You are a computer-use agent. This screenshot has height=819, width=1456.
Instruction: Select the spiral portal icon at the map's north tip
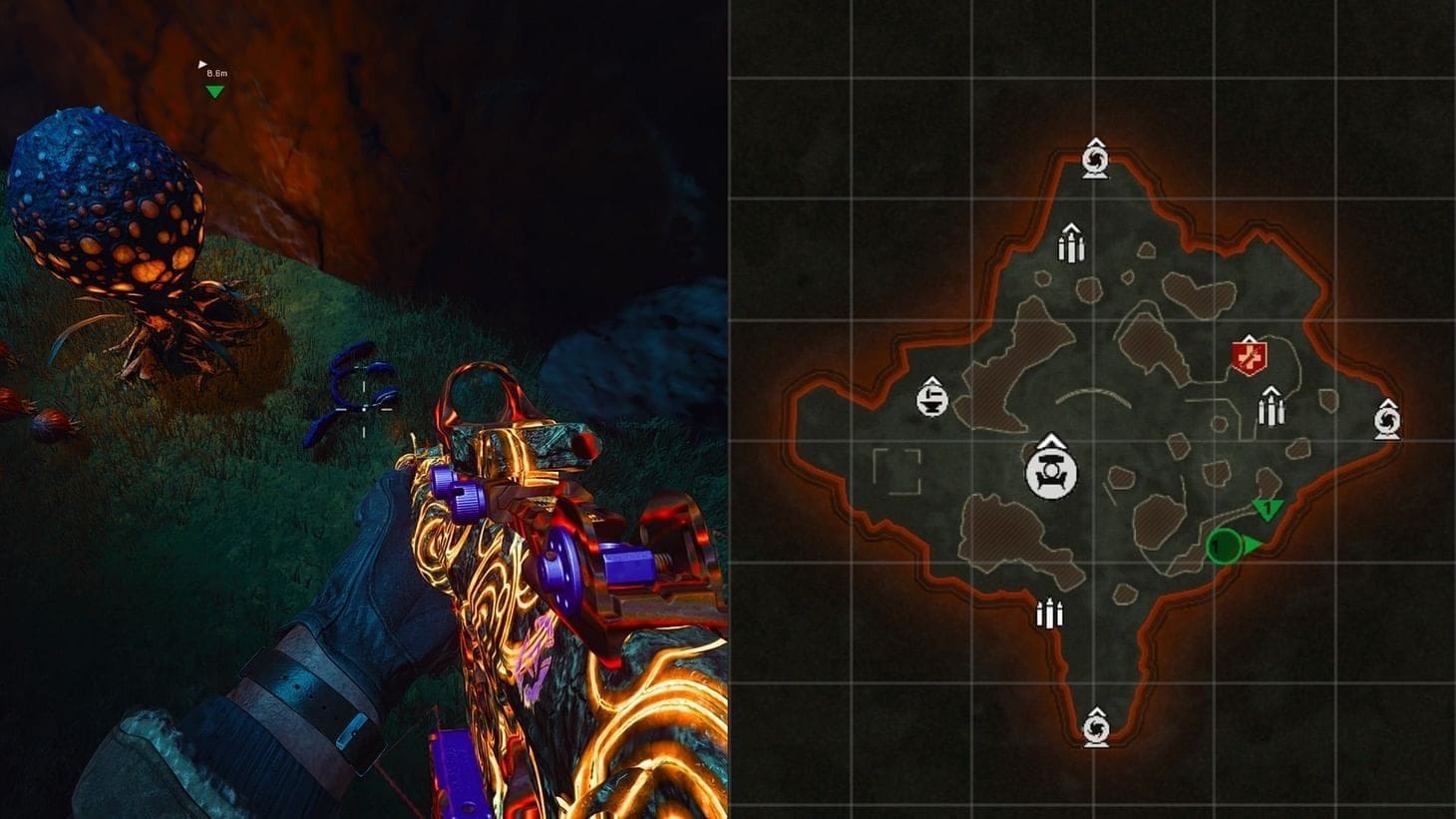(1097, 160)
